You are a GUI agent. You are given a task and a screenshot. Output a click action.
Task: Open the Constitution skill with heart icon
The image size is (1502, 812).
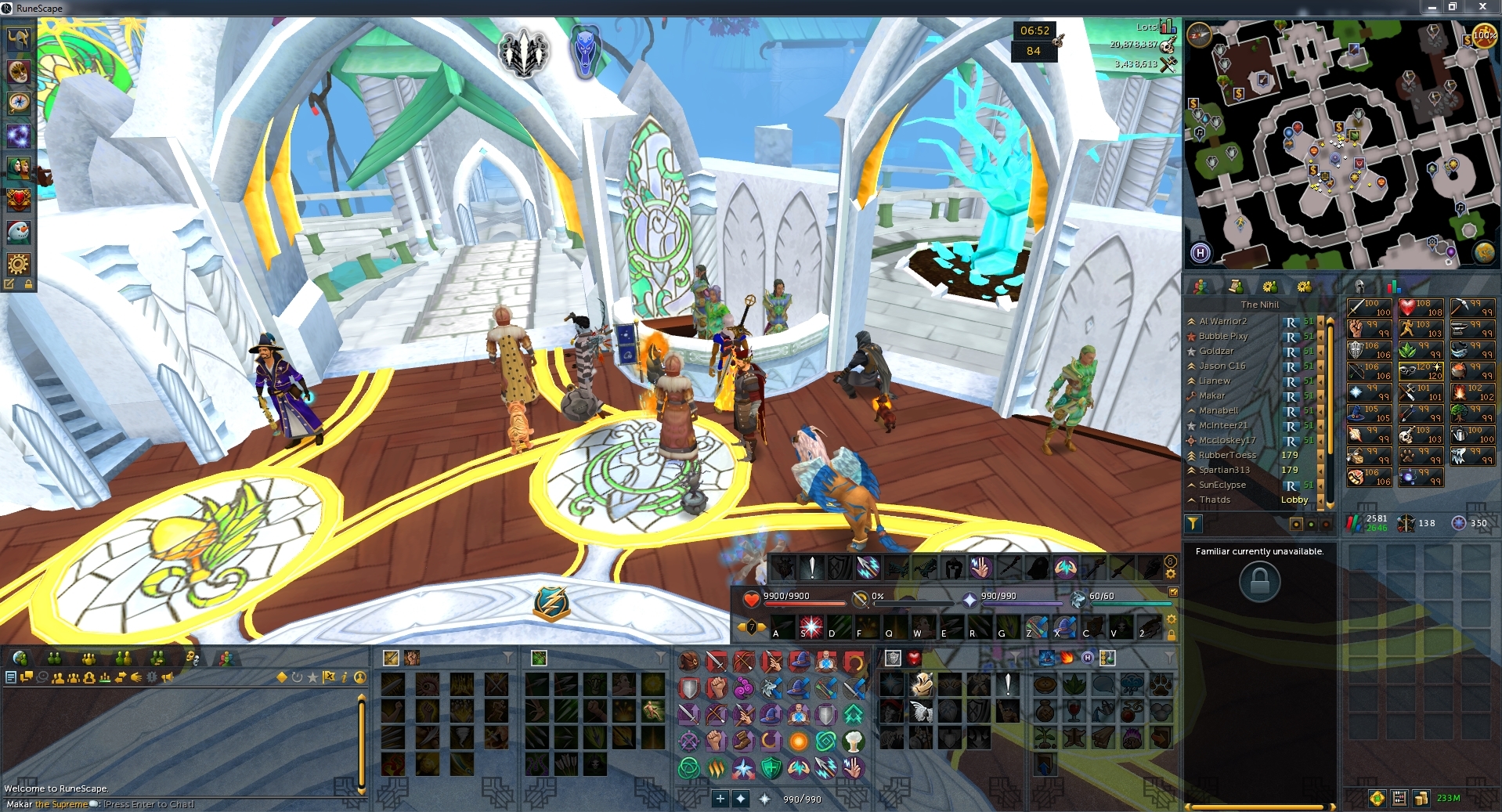click(x=1421, y=308)
